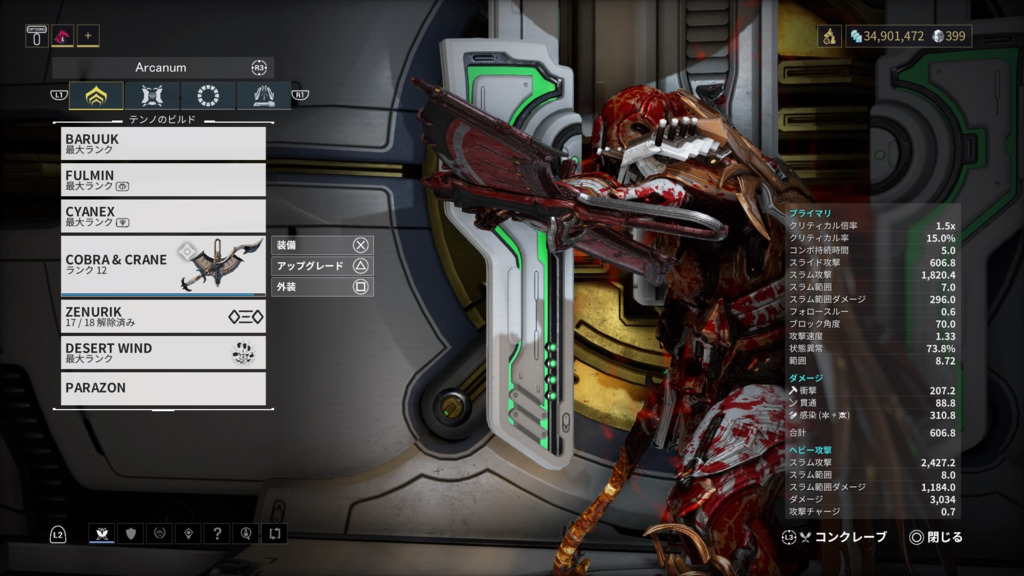Open the アップグレード (Upgrade) option
This screenshot has height=576, width=1024.
coord(322,266)
